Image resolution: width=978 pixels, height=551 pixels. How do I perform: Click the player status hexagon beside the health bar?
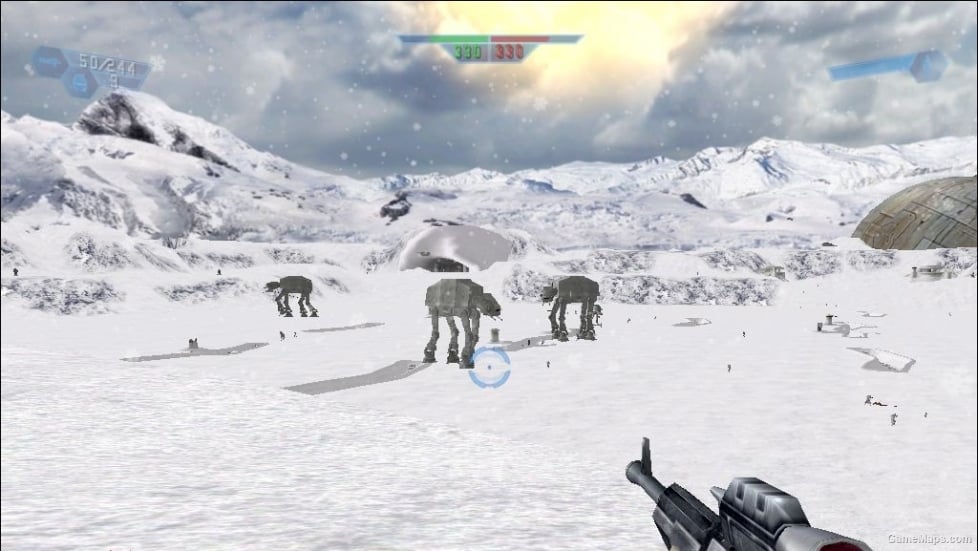929,66
